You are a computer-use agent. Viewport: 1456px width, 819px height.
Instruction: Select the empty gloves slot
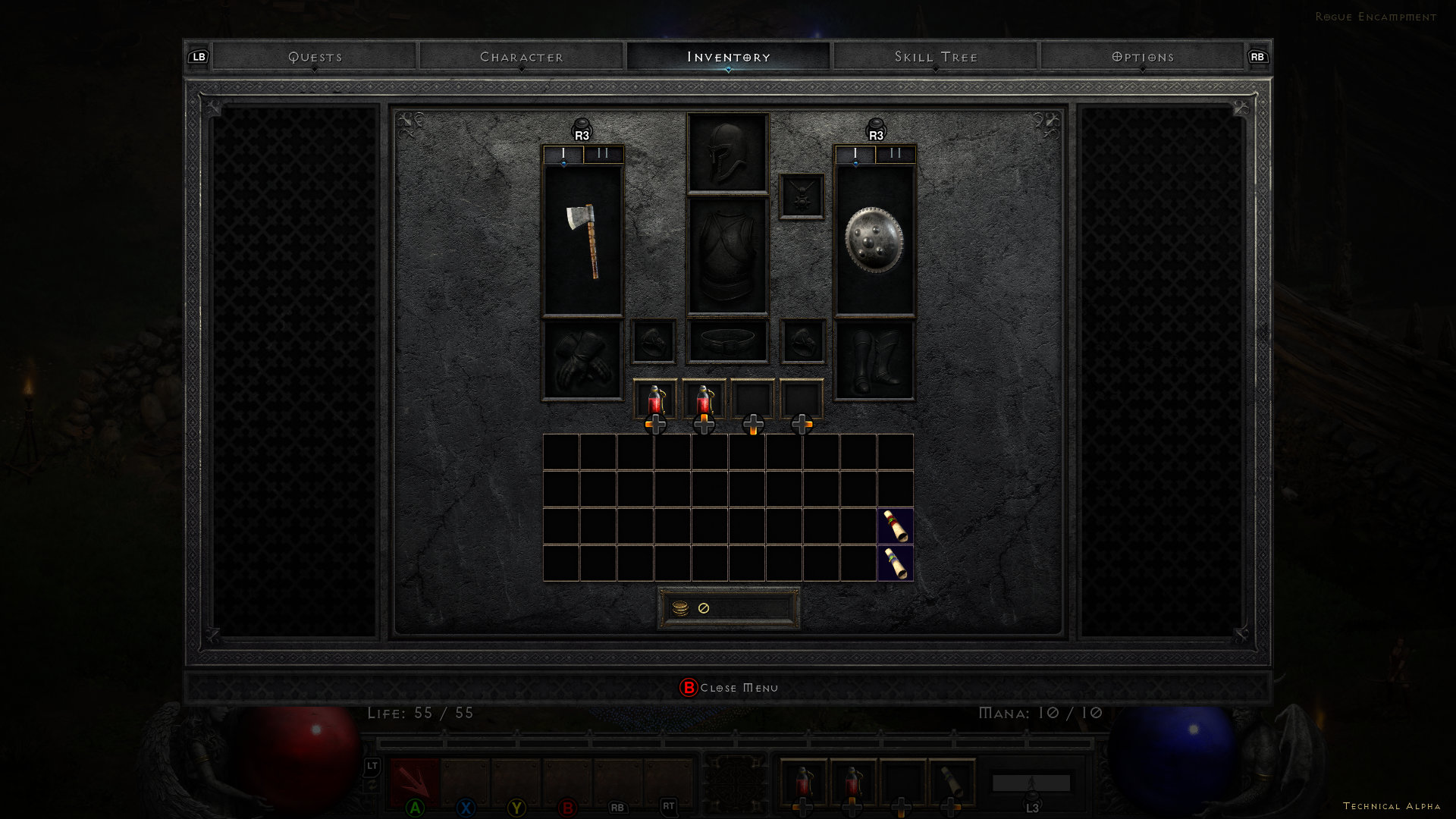(582, 359)
